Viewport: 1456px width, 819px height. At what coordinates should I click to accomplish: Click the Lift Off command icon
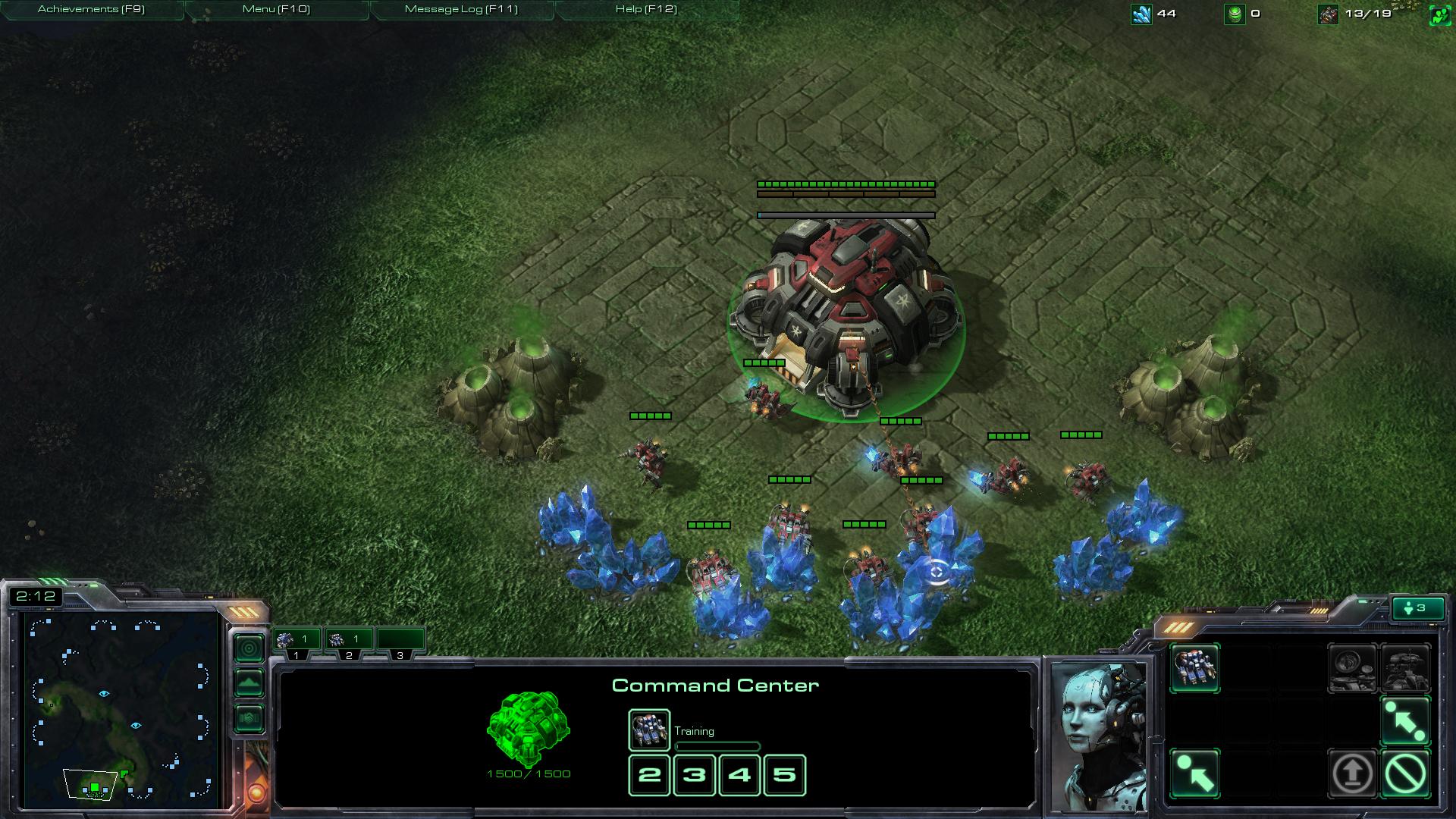click(x=1352, y=773)
